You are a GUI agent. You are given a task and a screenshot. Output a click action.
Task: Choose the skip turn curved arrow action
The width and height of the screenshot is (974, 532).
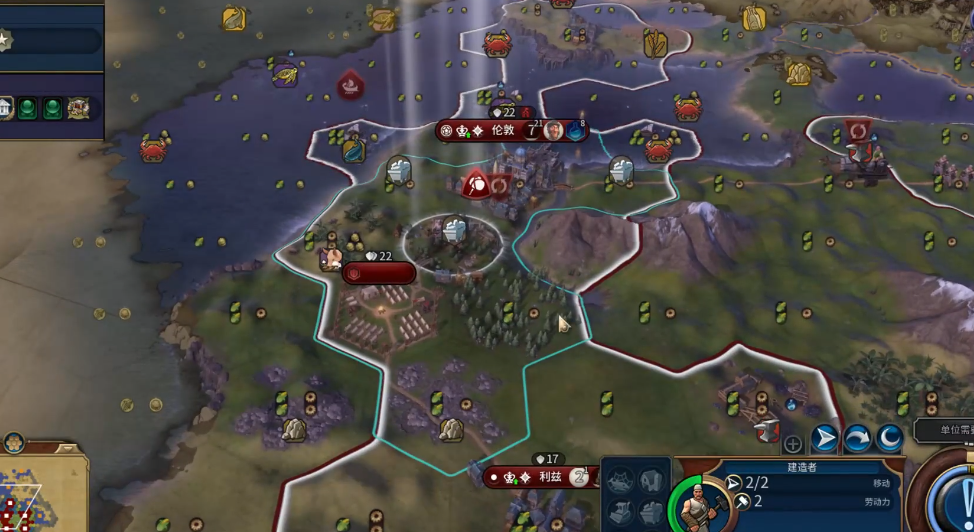pos(857,438)
